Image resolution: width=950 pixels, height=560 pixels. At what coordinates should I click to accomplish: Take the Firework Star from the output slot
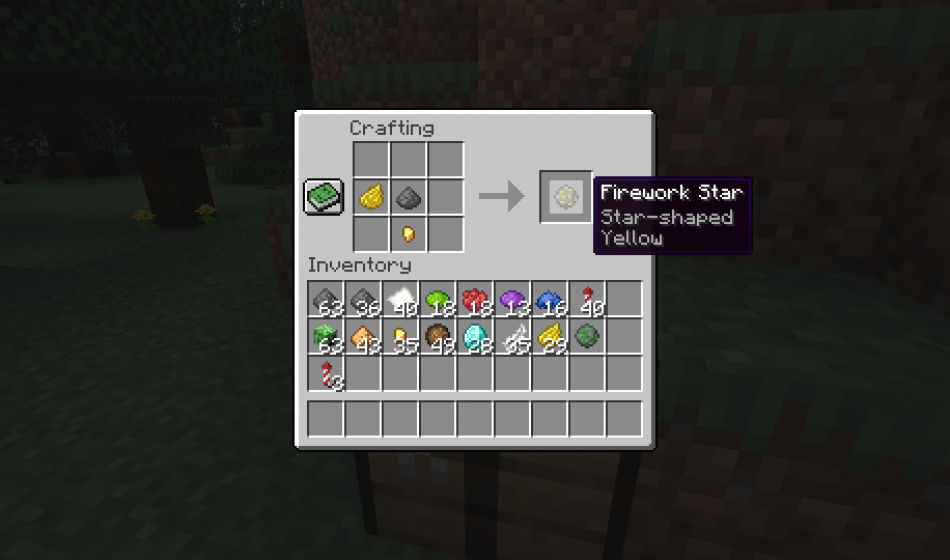565,196
